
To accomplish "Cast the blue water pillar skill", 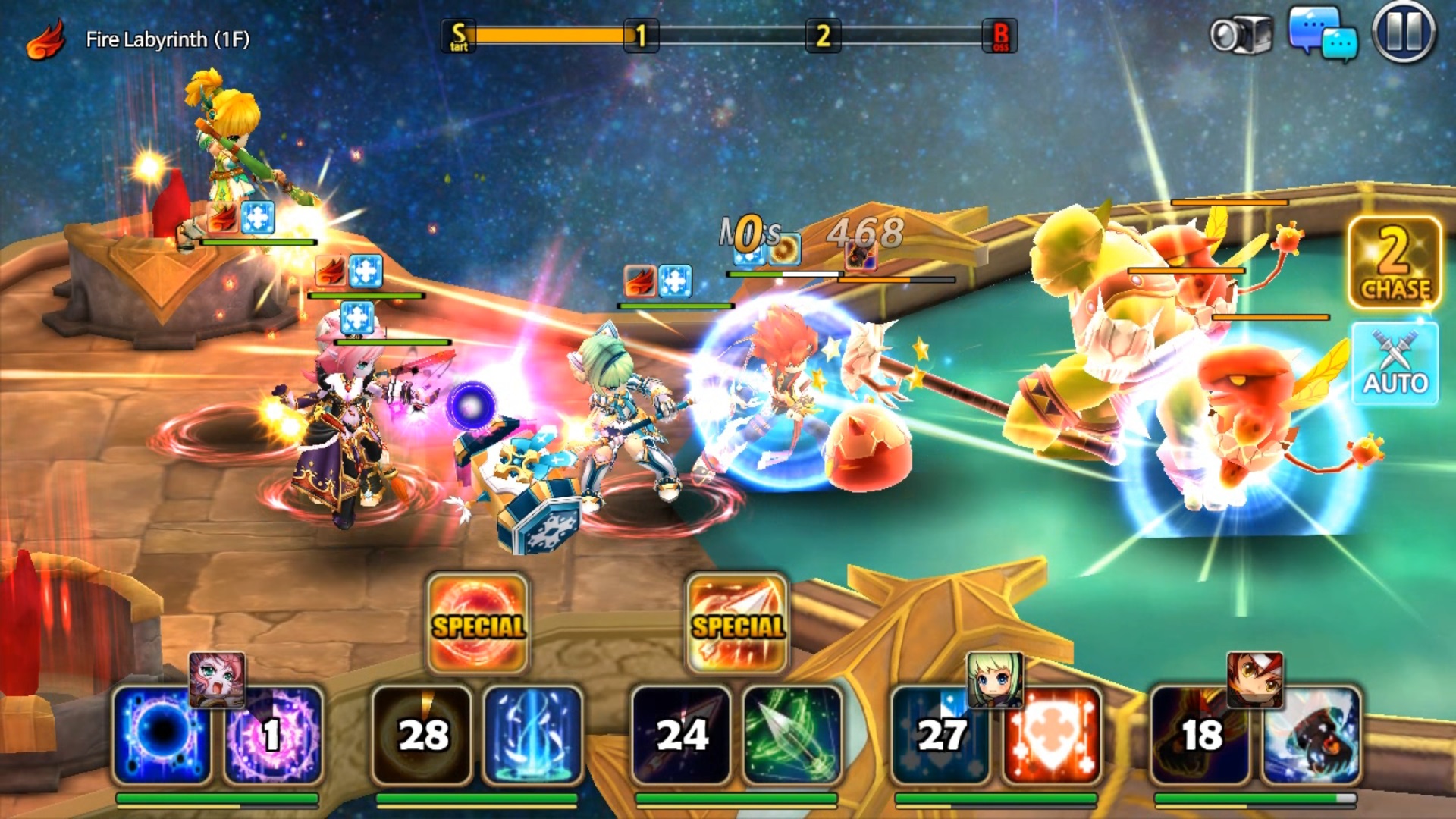I will 532,734.
